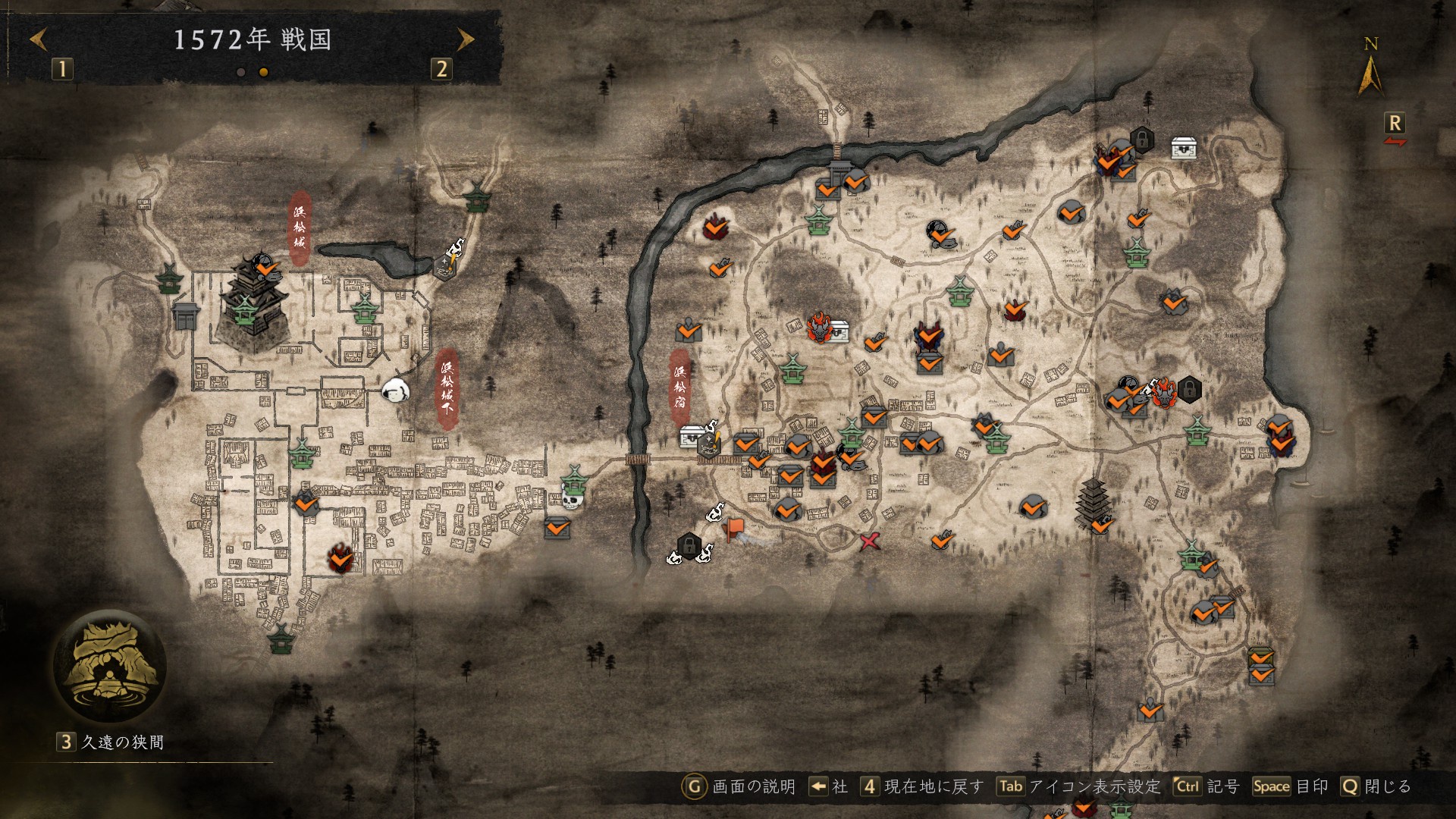Click the compass north indicator
This screenshot has height=819, width=1456.
1370,68
